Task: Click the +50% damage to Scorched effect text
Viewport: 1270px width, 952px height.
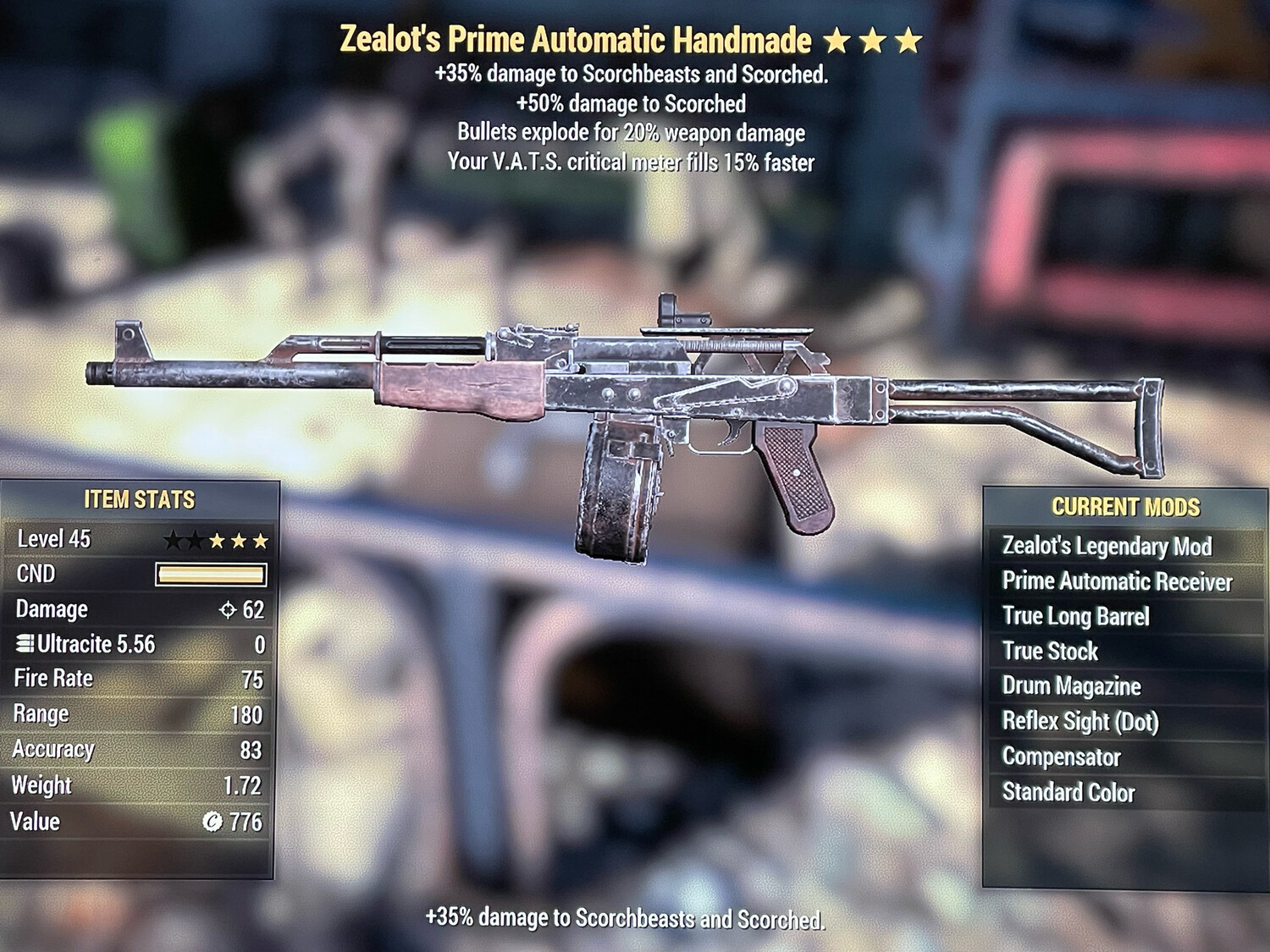Action: tap(631, 104)
